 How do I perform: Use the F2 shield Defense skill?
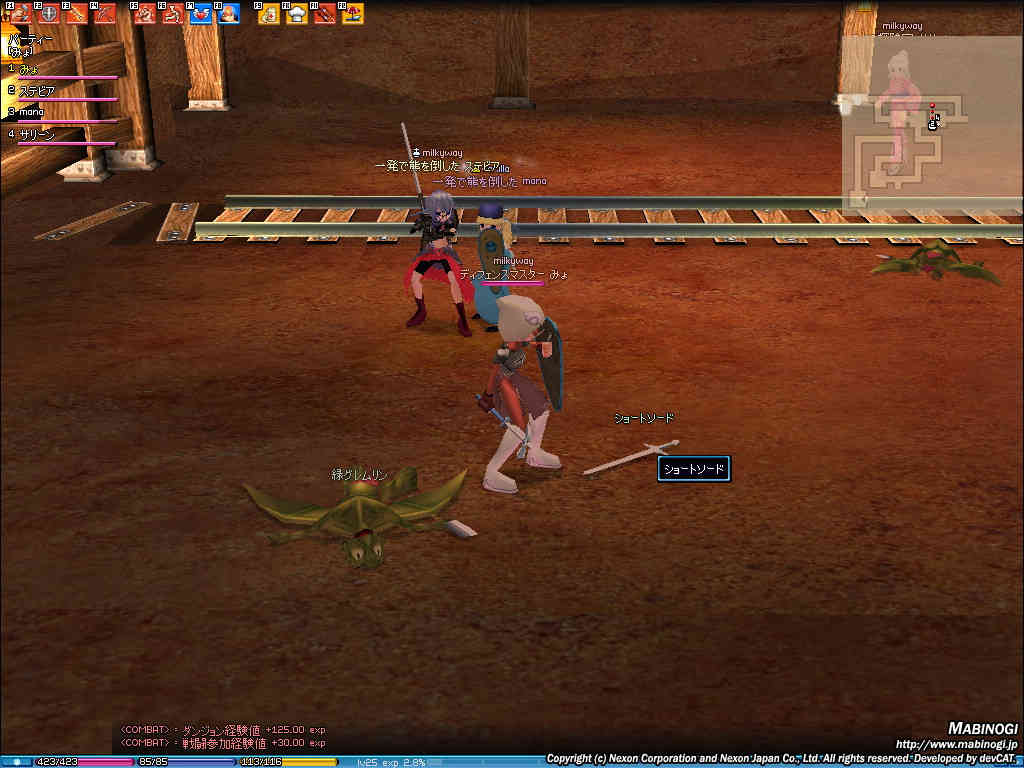tap(47, 14)
